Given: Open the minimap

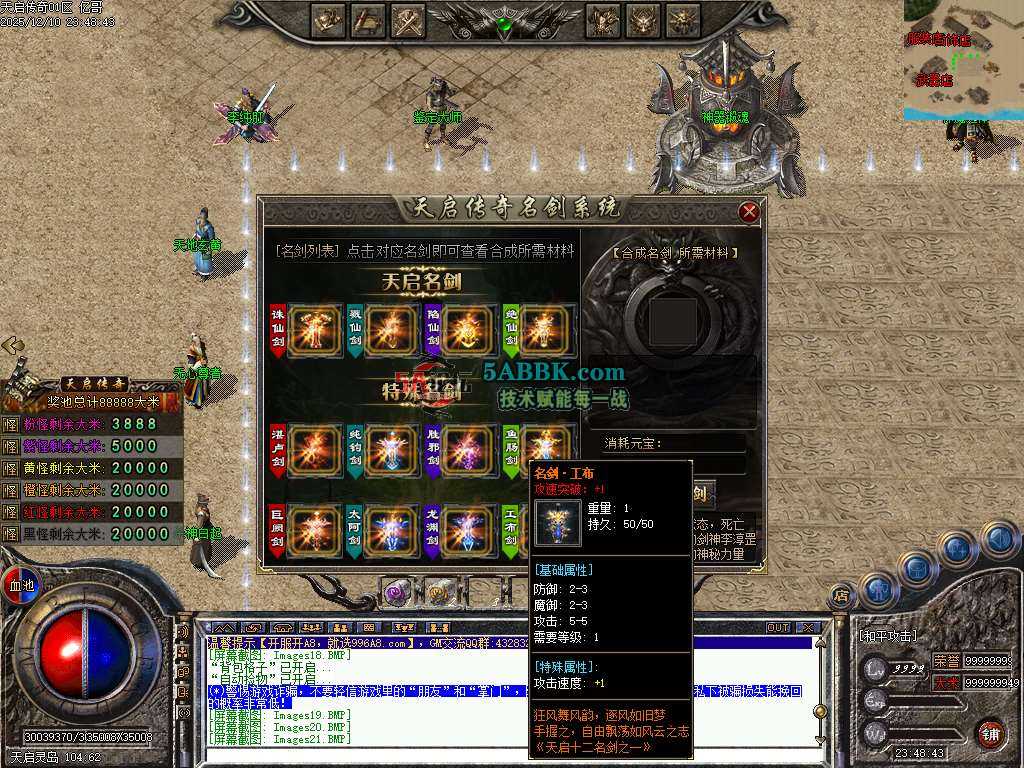Looking at the screenshot, I should [963, 58].
